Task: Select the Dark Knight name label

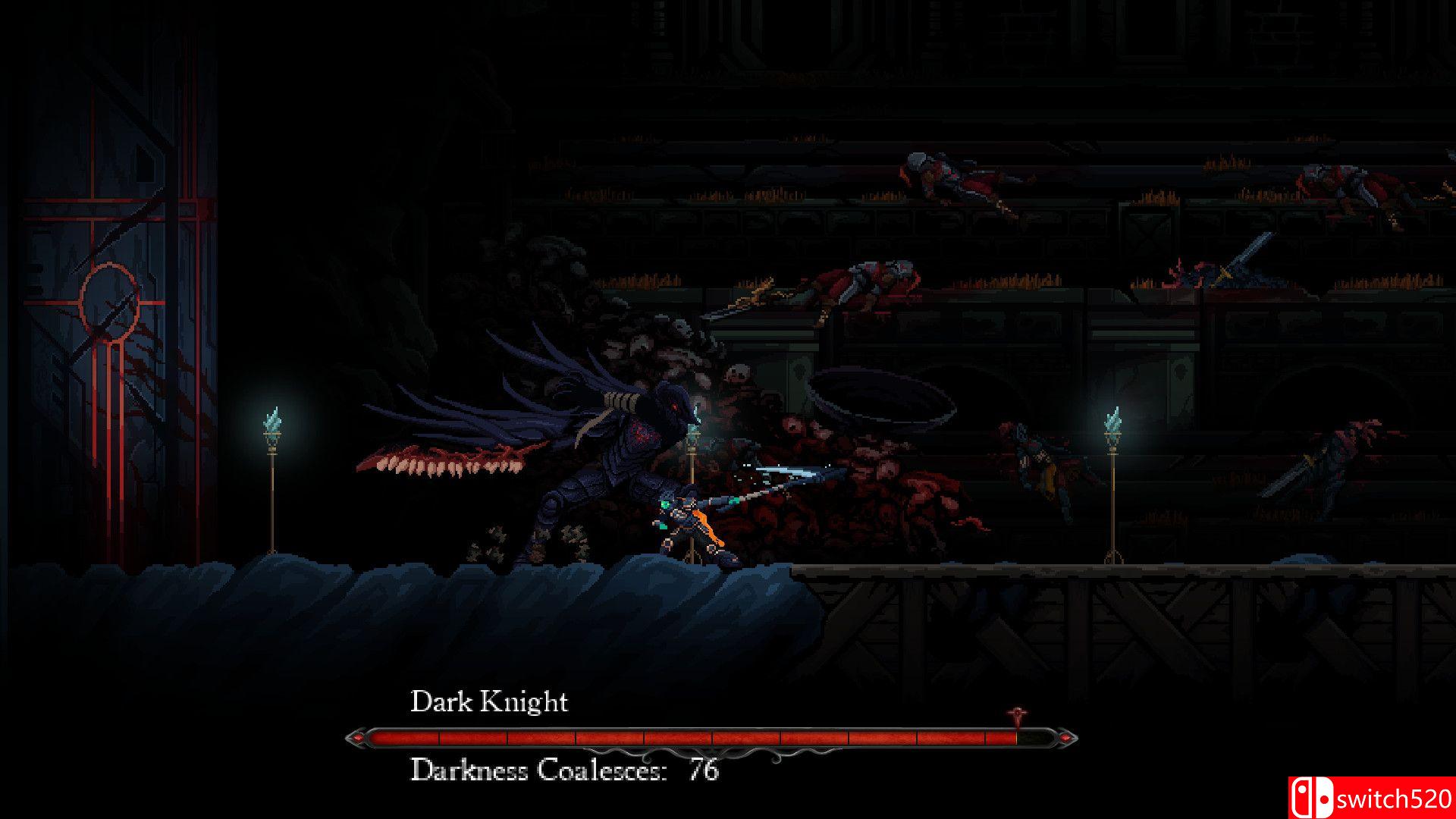Action: pyautogui.click(x=489, y=701)
